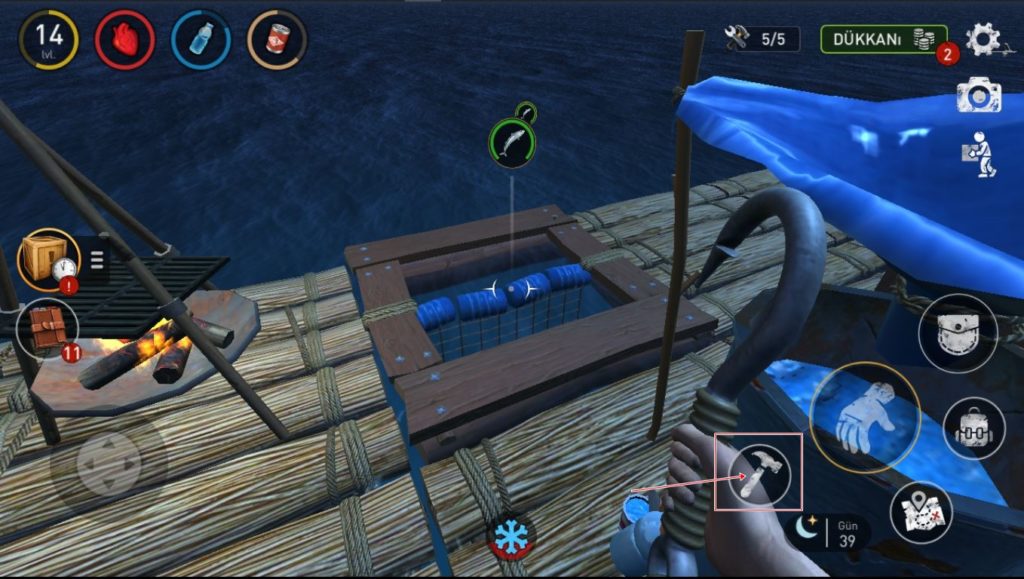The height and width of the screenshot is (579, 1024).
Task: Tap the fish catch indicator
Action: point(511,141)
